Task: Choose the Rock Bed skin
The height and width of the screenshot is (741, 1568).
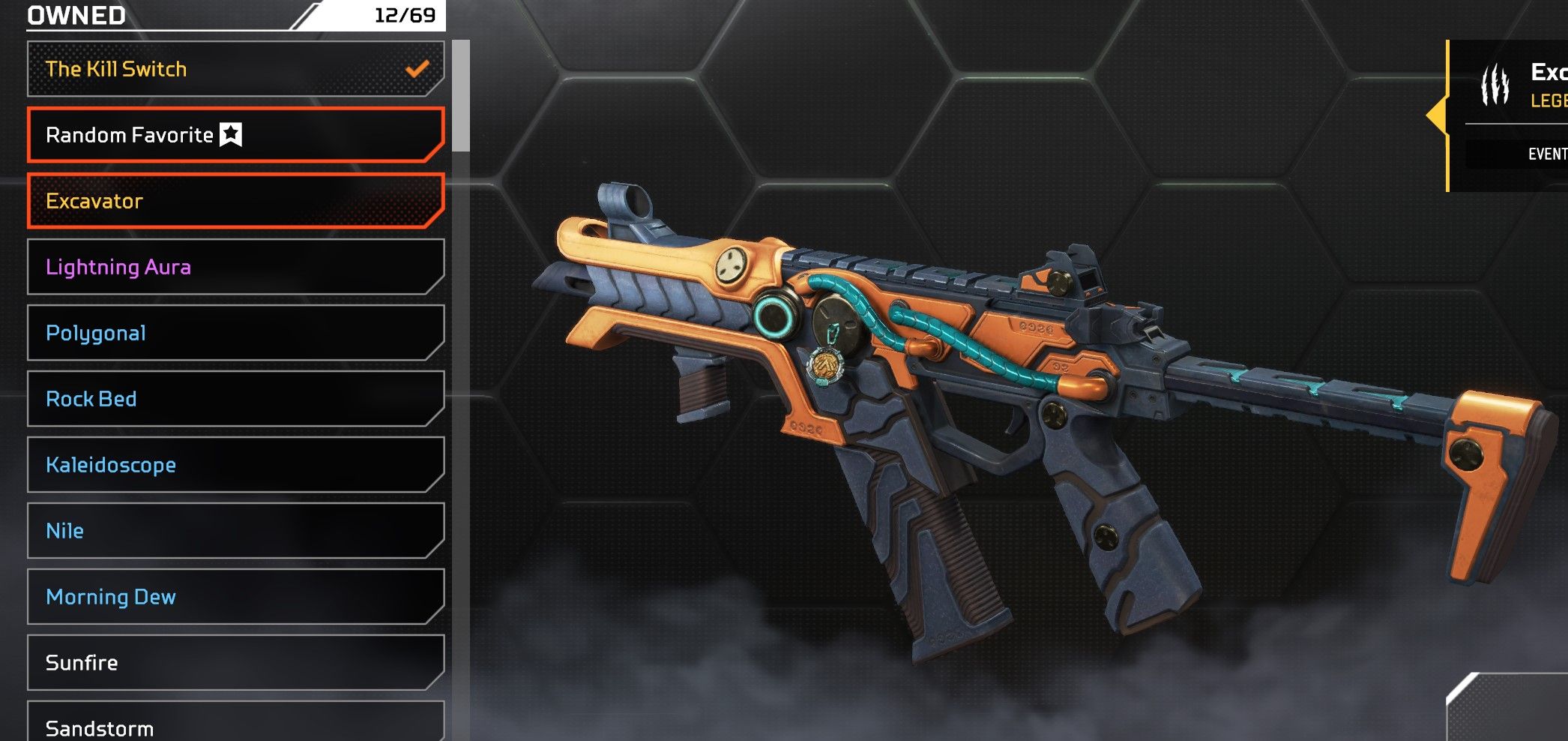Action: tap(235, 399)
